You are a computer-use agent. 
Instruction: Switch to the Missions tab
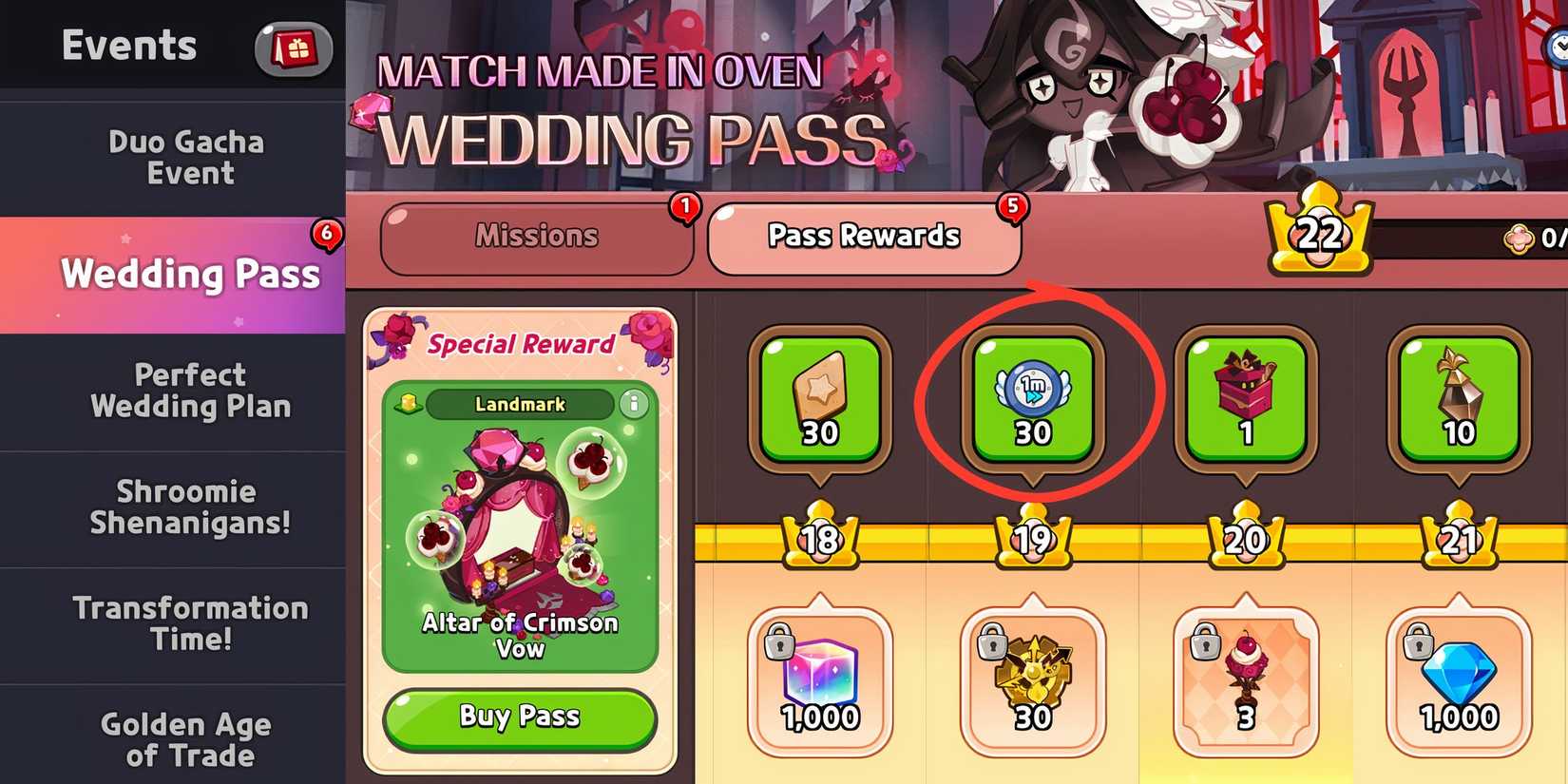pyautogui.click(x=537, y=237)
